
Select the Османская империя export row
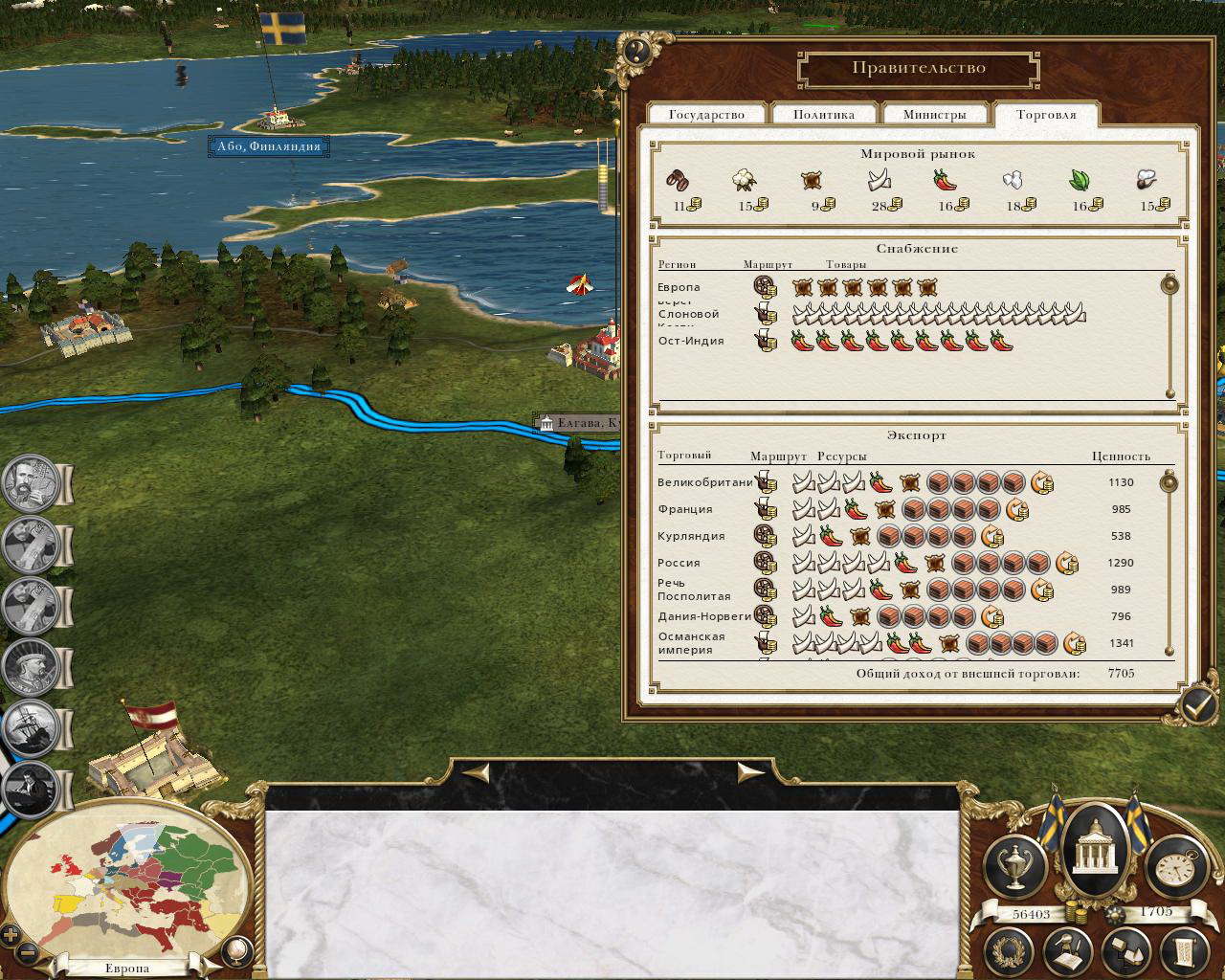point(691,643)
